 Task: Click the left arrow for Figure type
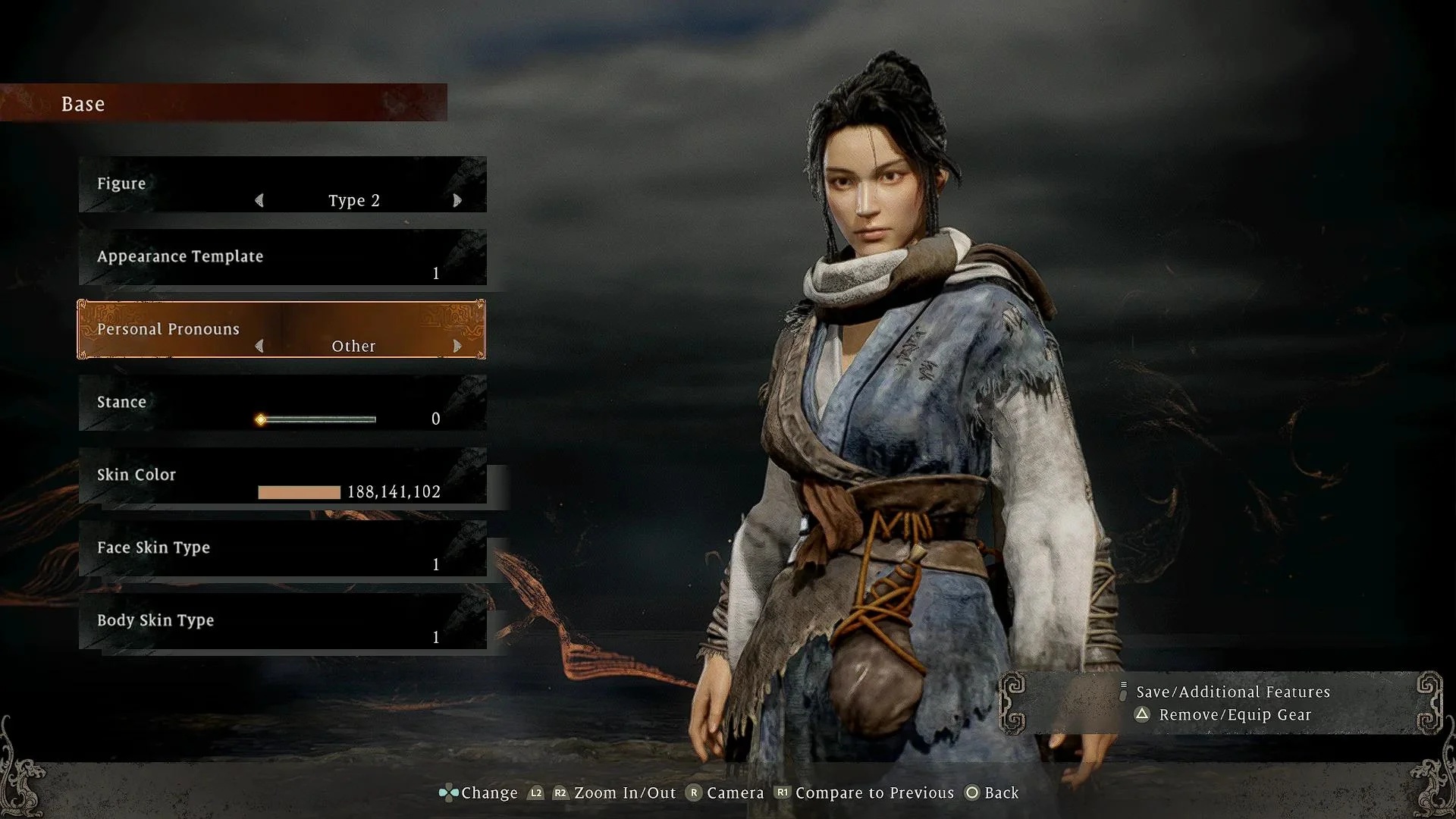pyautogui.click(x=259, y=200)
